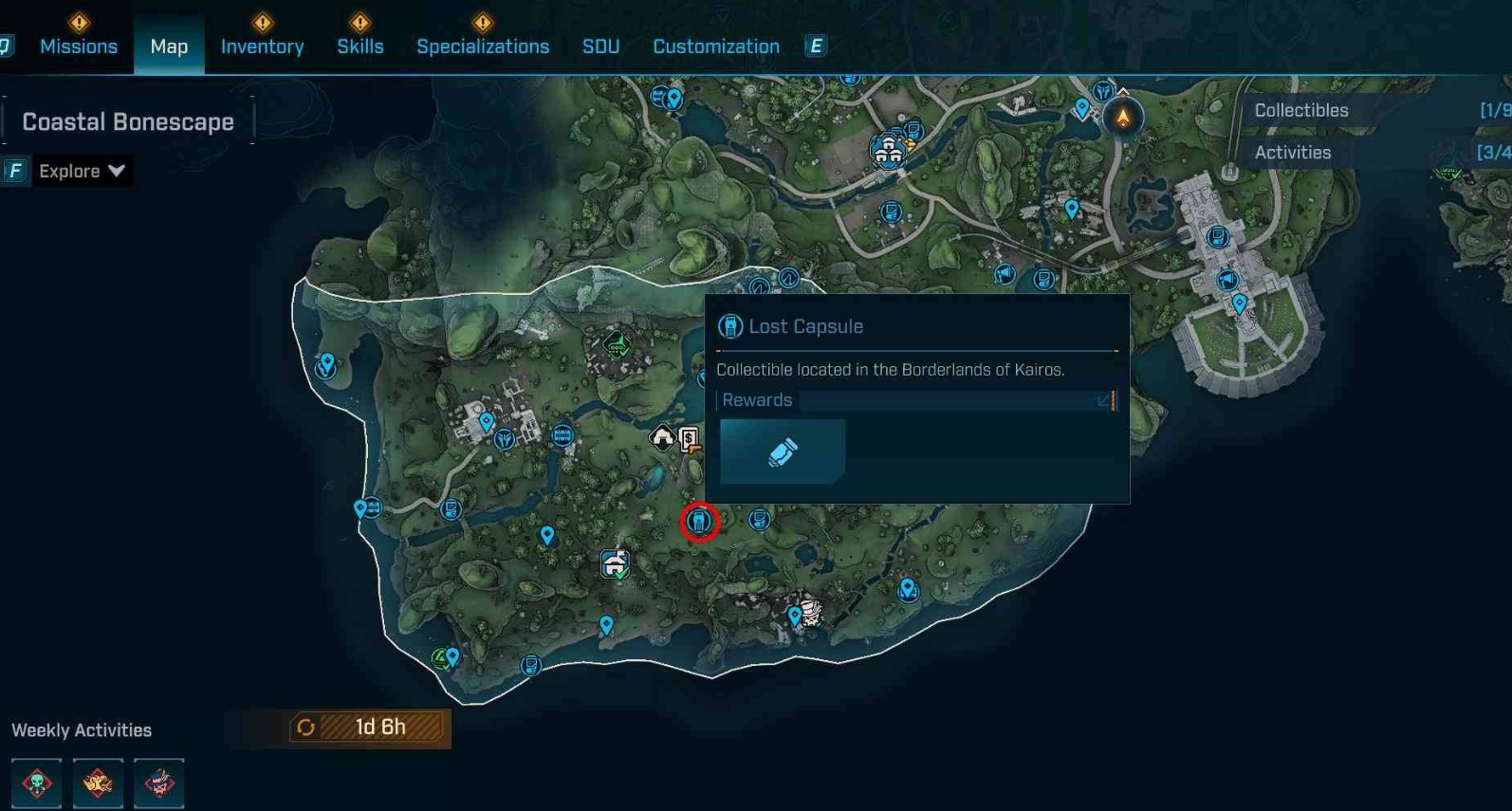Open the SDU tab
Screen dimensions: 1512x811
(600, 46)
